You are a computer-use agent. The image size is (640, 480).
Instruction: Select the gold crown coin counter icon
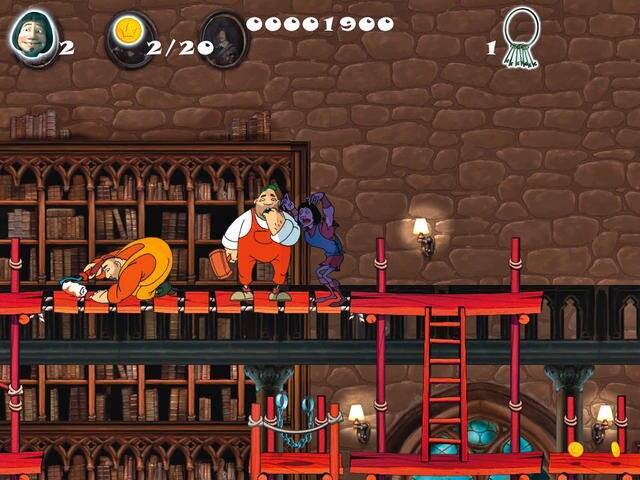coord(129,37)
